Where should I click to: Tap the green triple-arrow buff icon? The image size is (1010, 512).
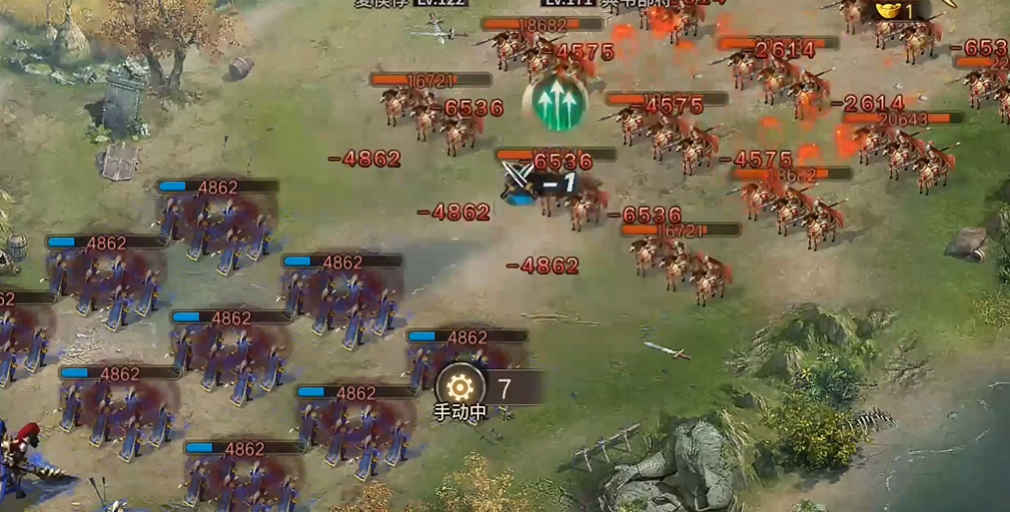(x=554, y=102)
